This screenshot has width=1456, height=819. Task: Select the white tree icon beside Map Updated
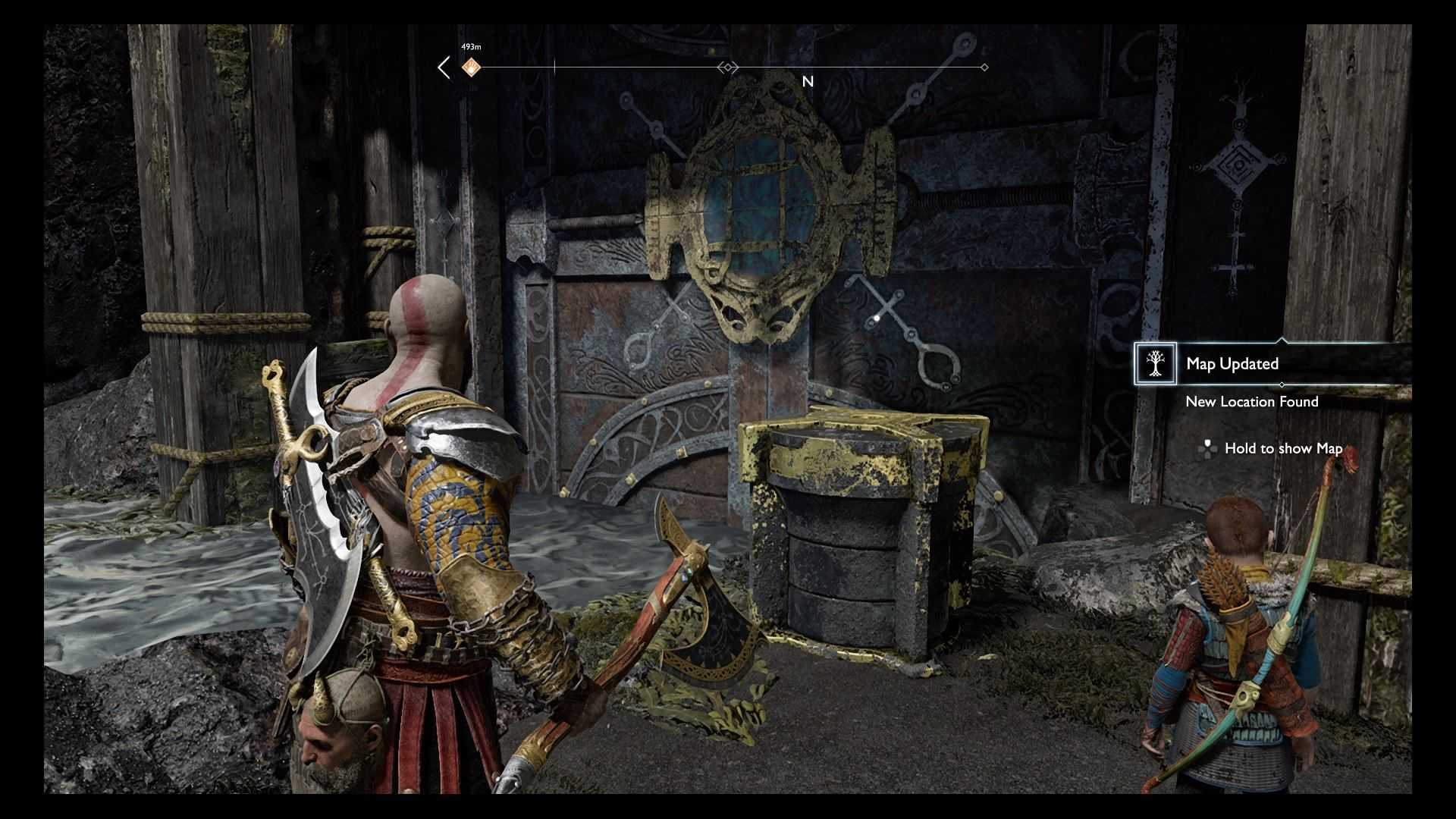click(1155, 364)
